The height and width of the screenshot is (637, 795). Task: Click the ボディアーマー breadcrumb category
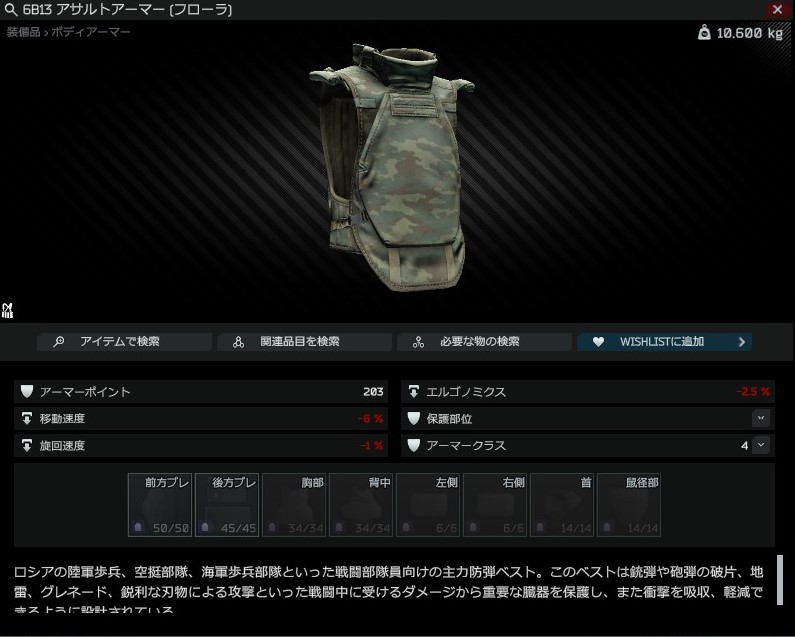94,32
